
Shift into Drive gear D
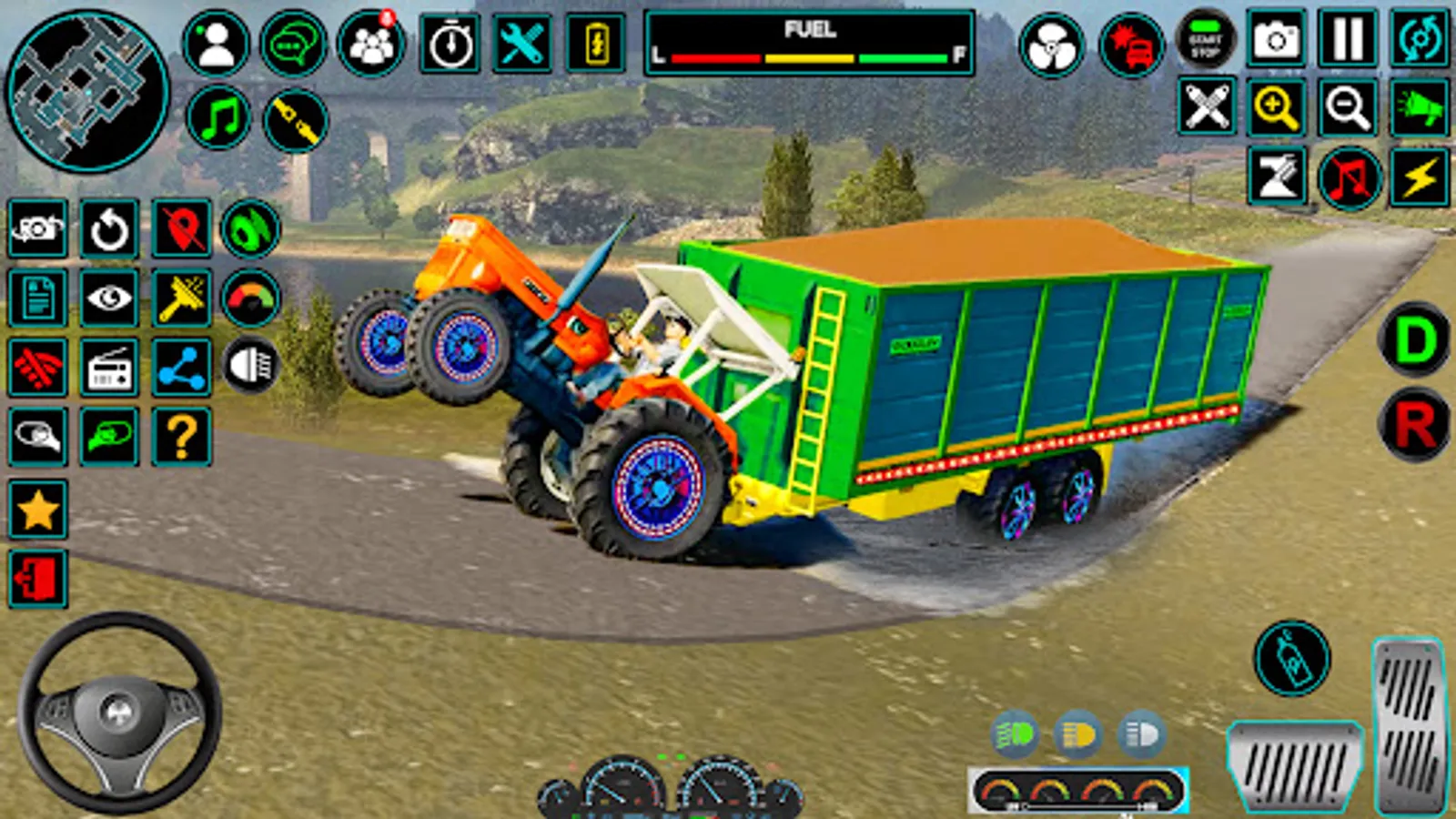click(1414, 340)
